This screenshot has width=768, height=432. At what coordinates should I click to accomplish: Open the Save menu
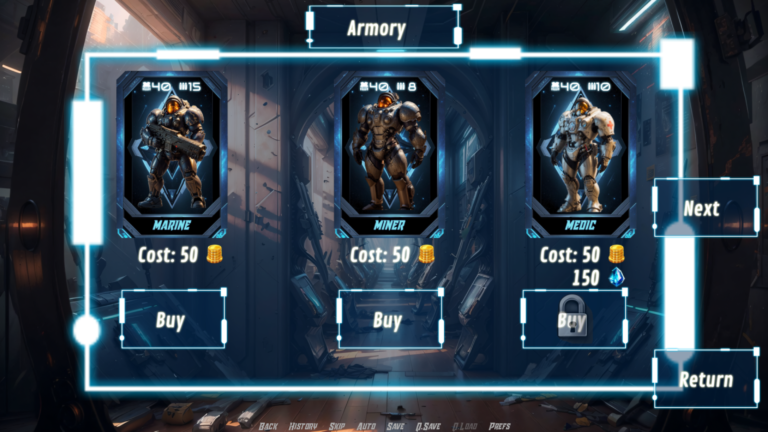point(396,426)
